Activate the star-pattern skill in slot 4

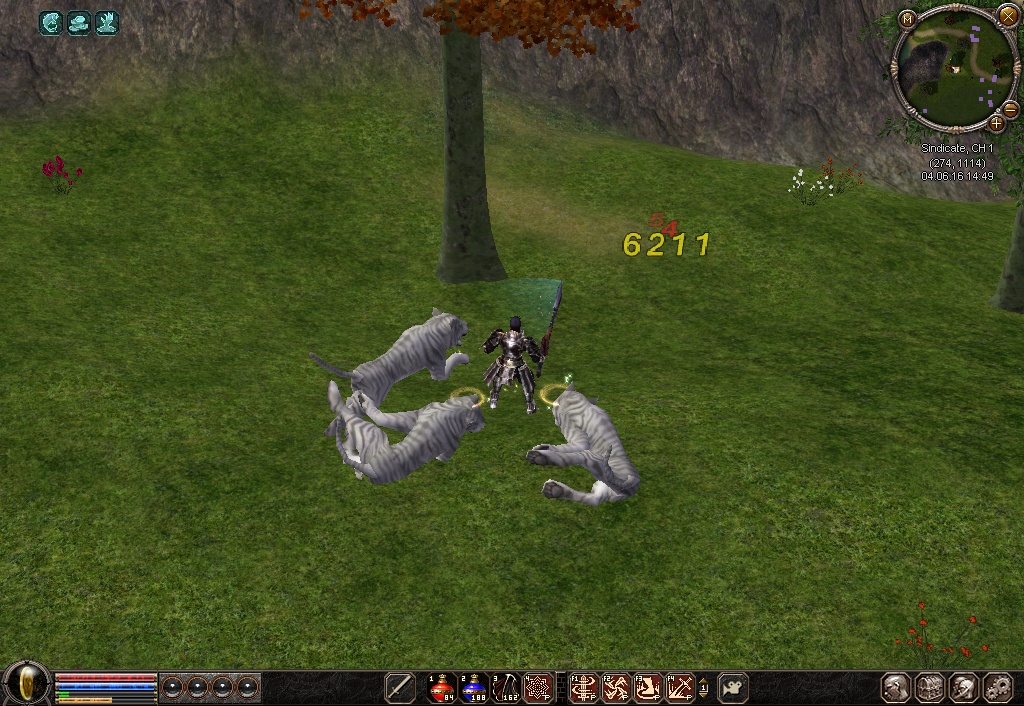(x=538, y=687)
